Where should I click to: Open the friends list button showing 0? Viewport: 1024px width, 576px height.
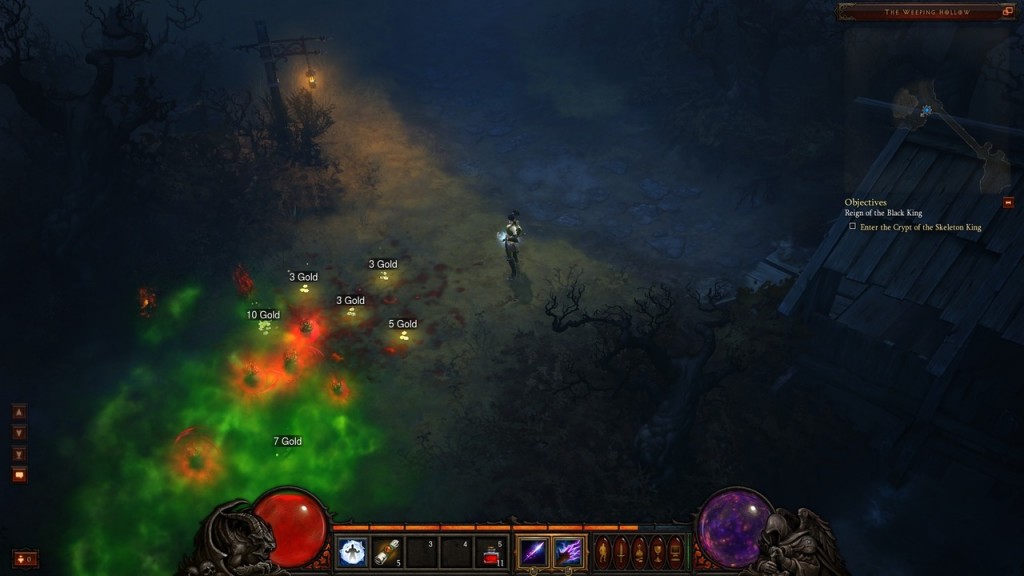[x=25, y=559]
